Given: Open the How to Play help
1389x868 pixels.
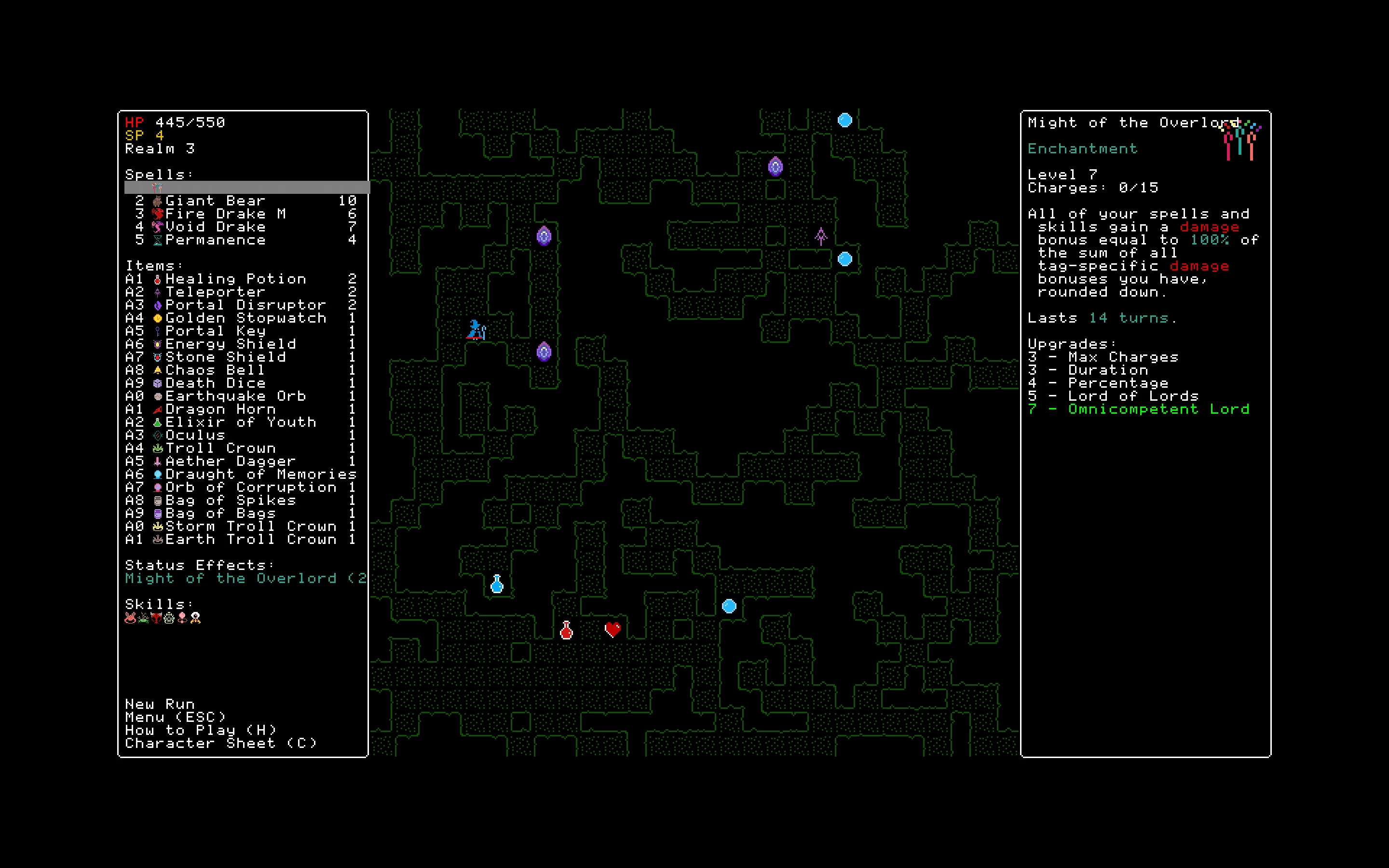Looking at the screenshot, I should pos(200,730).
